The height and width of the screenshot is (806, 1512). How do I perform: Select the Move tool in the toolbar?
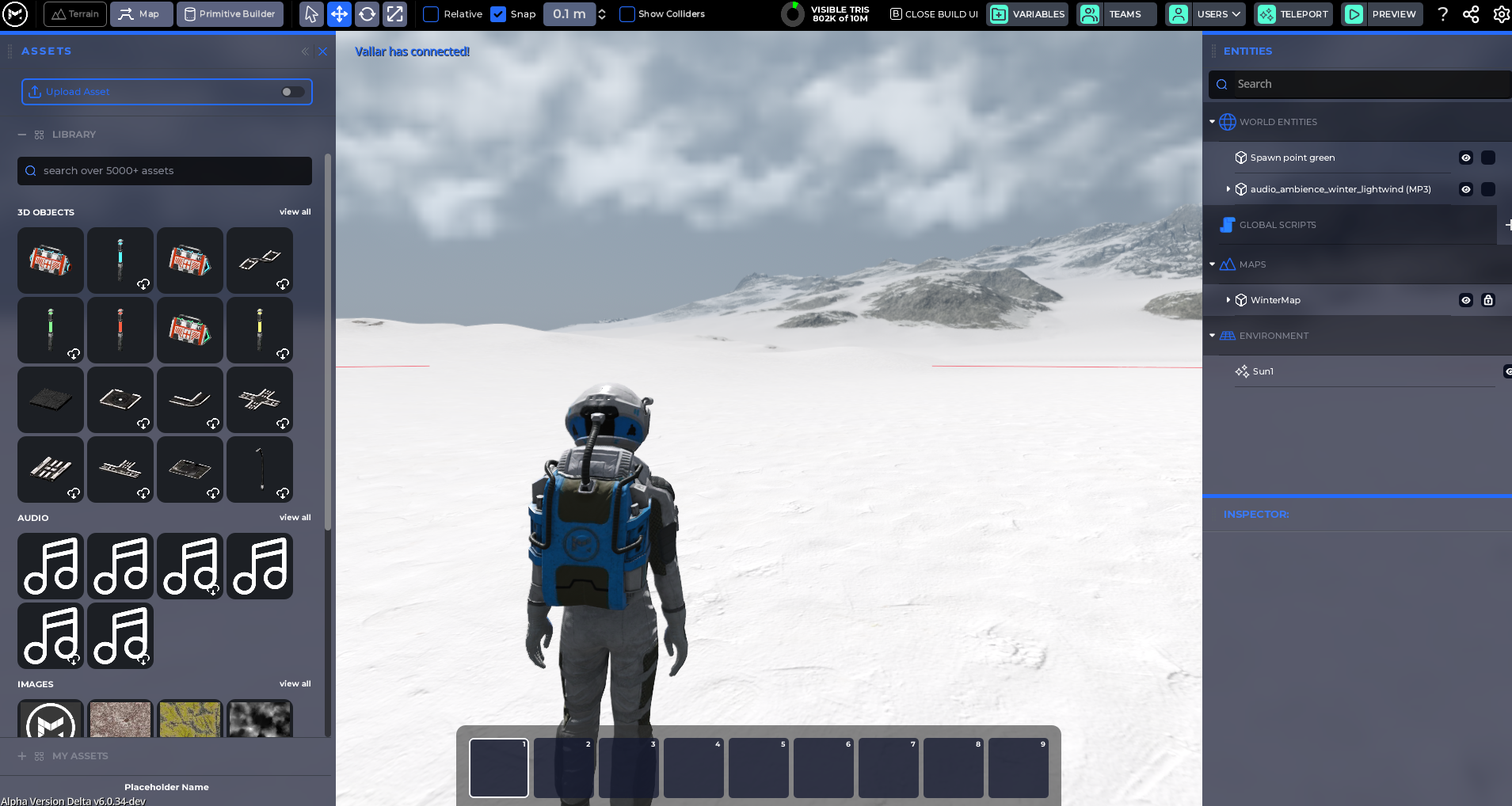[339, 13]
